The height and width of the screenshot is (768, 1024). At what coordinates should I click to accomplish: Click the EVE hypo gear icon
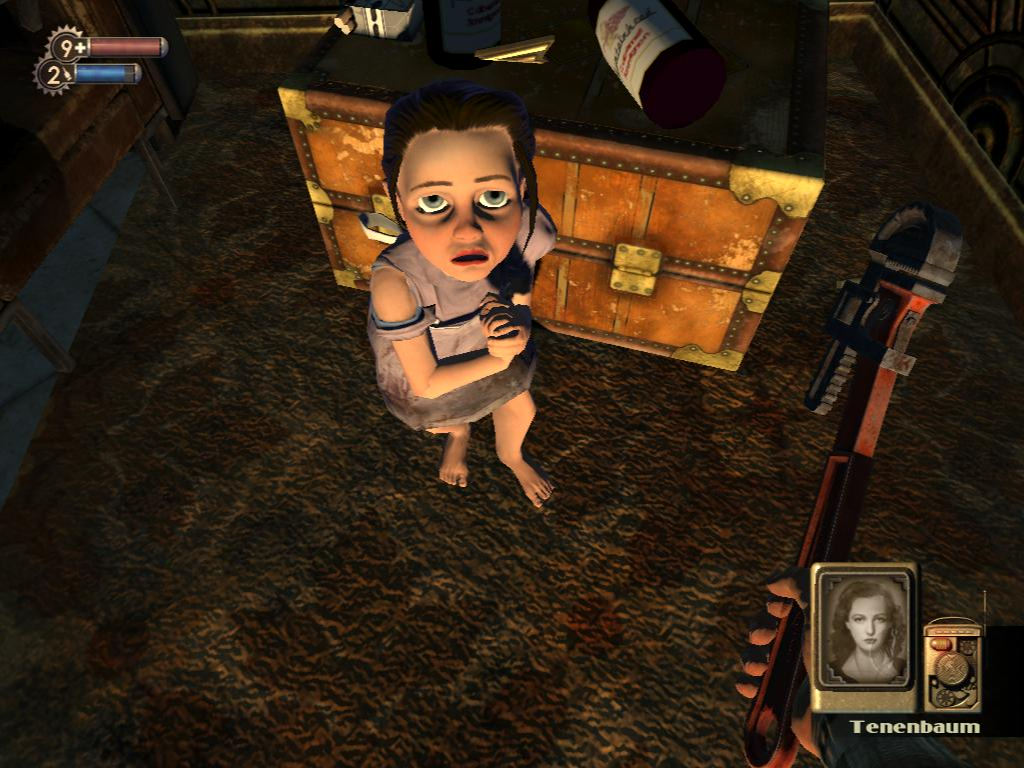tap(54, 74)
